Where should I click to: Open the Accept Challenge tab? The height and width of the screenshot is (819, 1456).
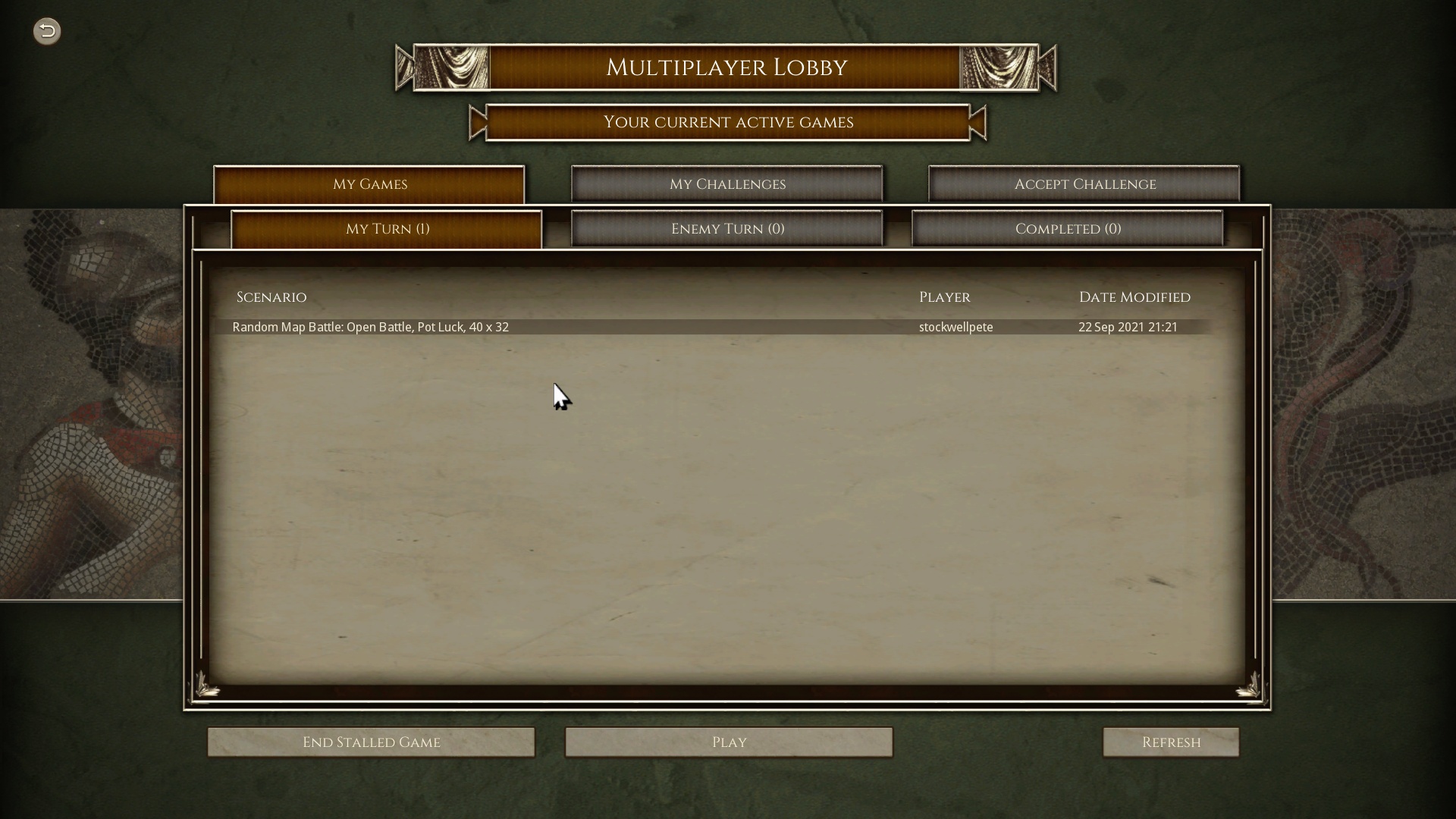(x=1084, y=184)
